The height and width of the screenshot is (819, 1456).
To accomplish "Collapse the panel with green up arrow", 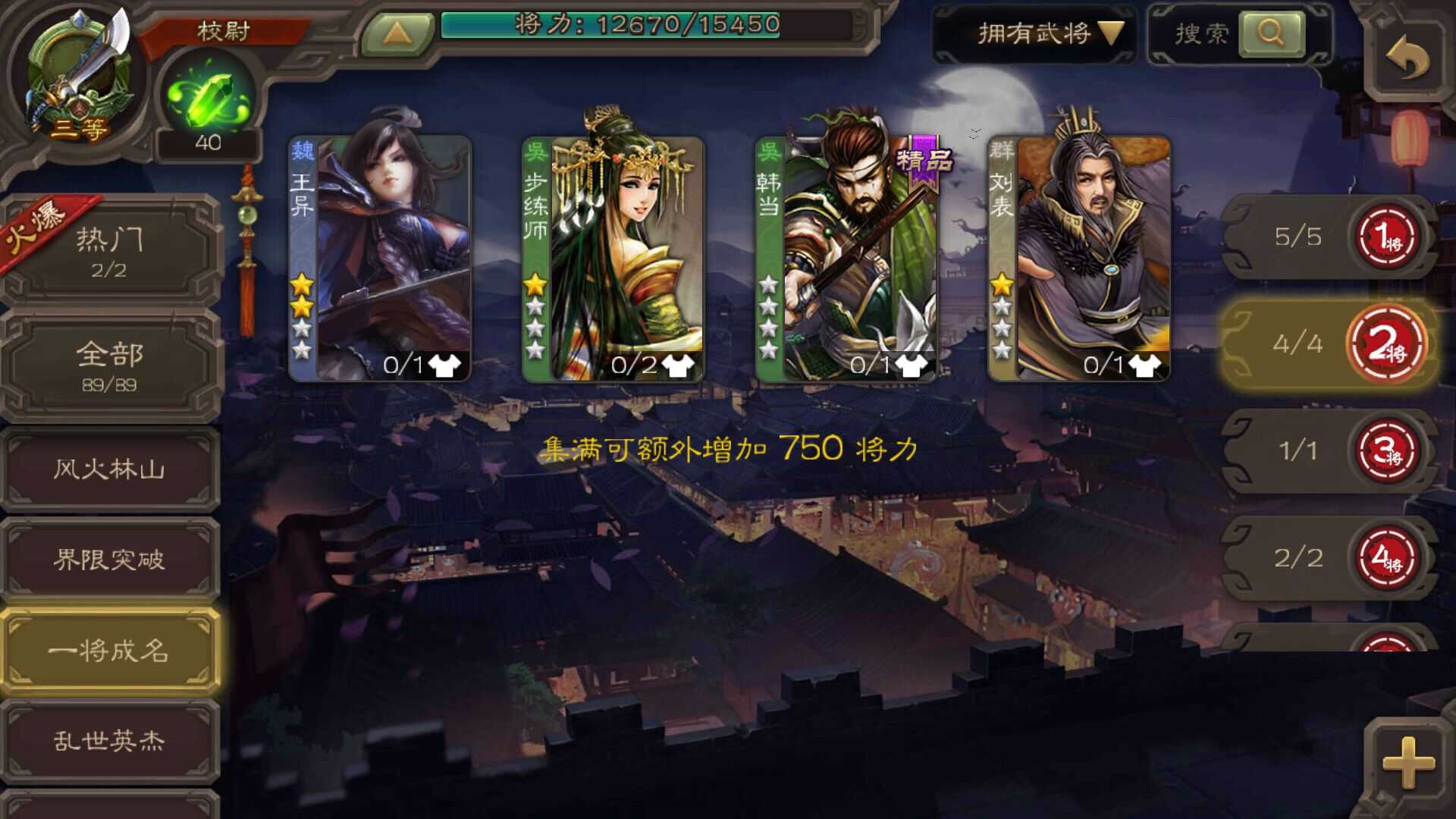I will (400, 32).
